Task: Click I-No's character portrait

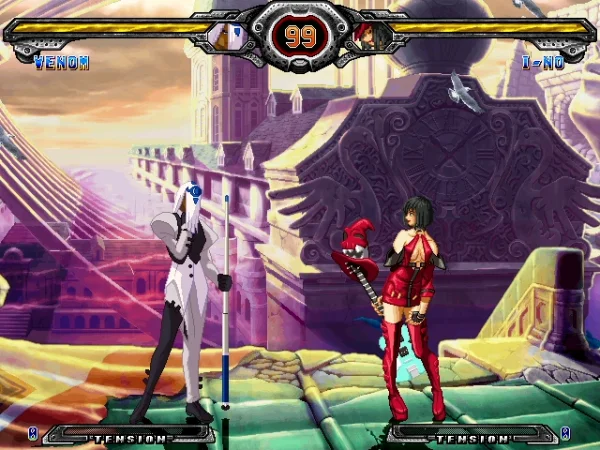Action: (x=369, y=37)
